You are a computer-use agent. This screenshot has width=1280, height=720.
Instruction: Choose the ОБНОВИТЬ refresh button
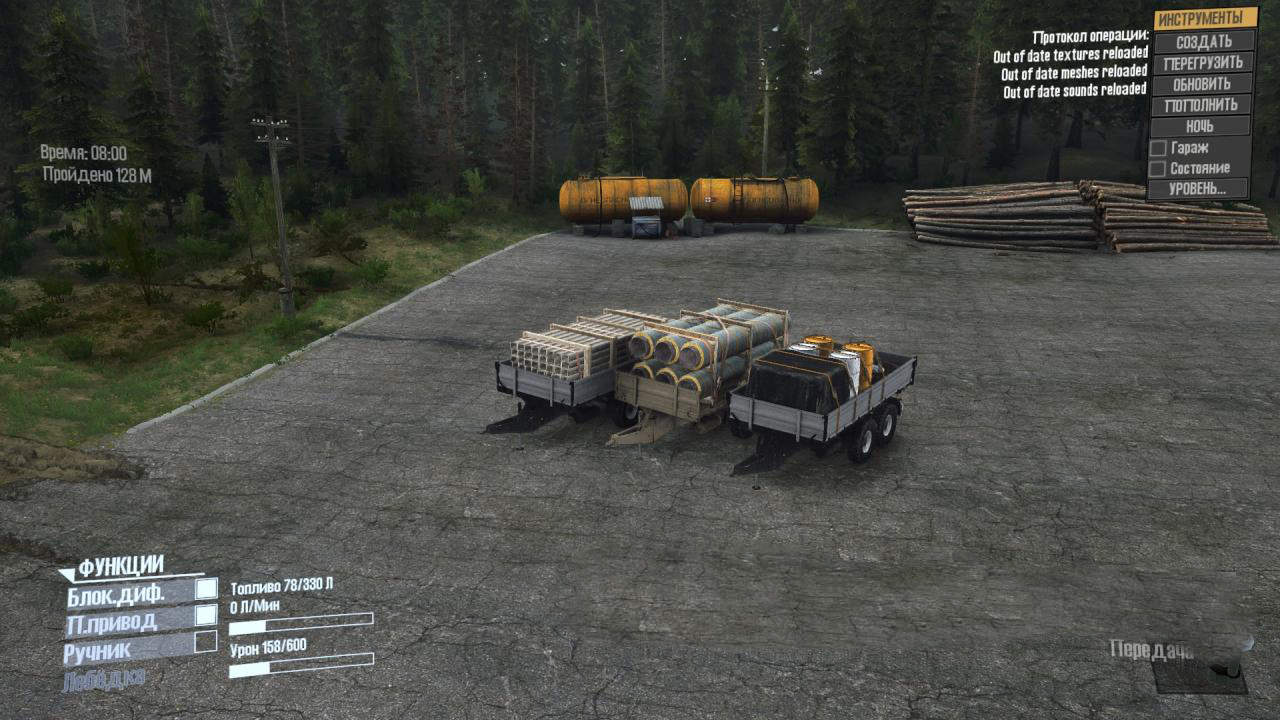pos(1201,84)
